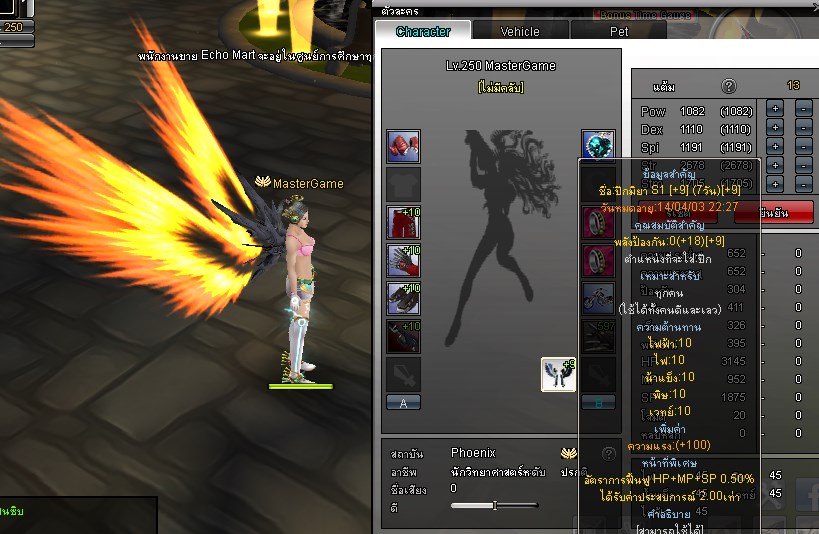This screenshot has height=534, width=819.
Task: Add a point to Dex
Action: pyautogui.click(x=774, y=127)
